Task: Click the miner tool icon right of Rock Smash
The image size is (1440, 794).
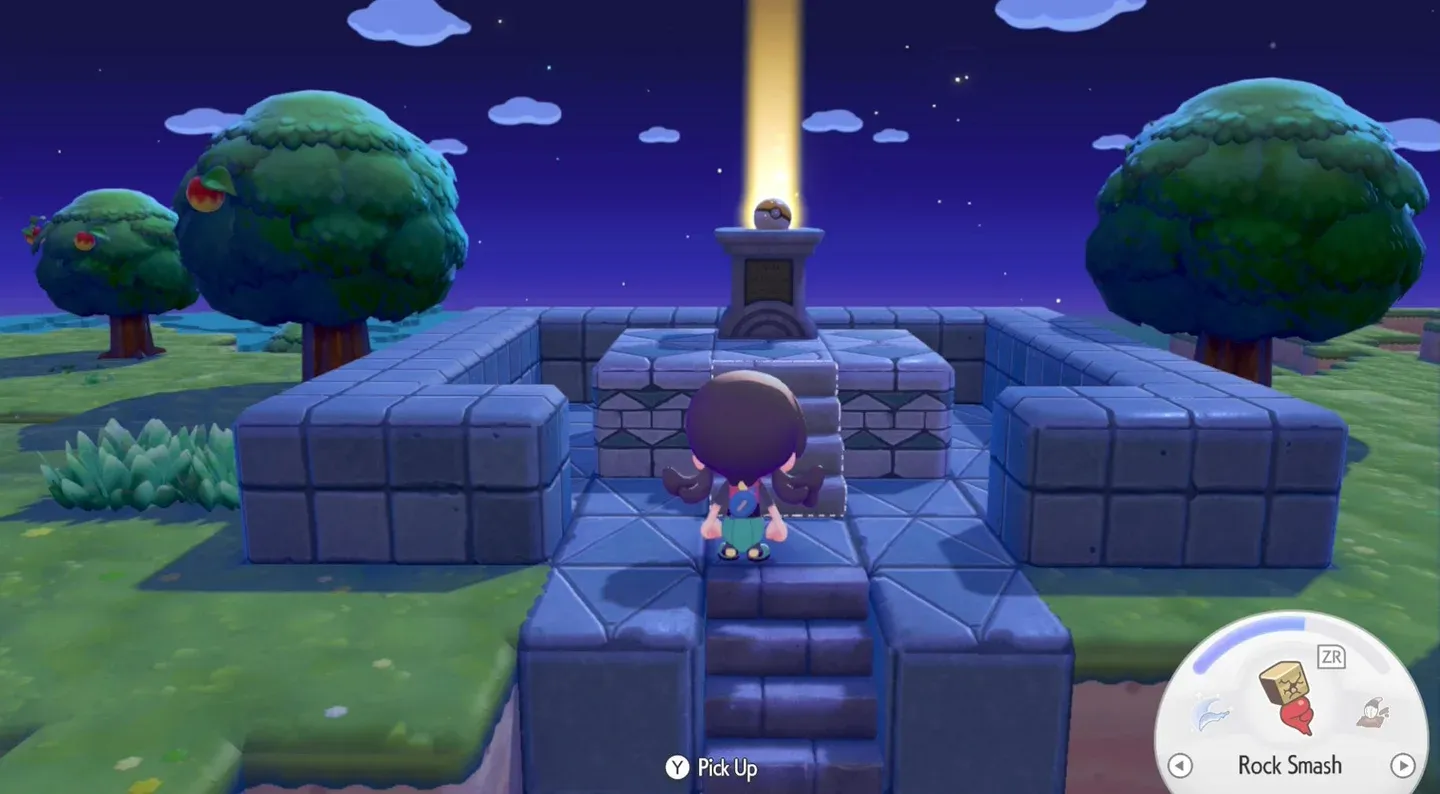Action: [1375, 713]
